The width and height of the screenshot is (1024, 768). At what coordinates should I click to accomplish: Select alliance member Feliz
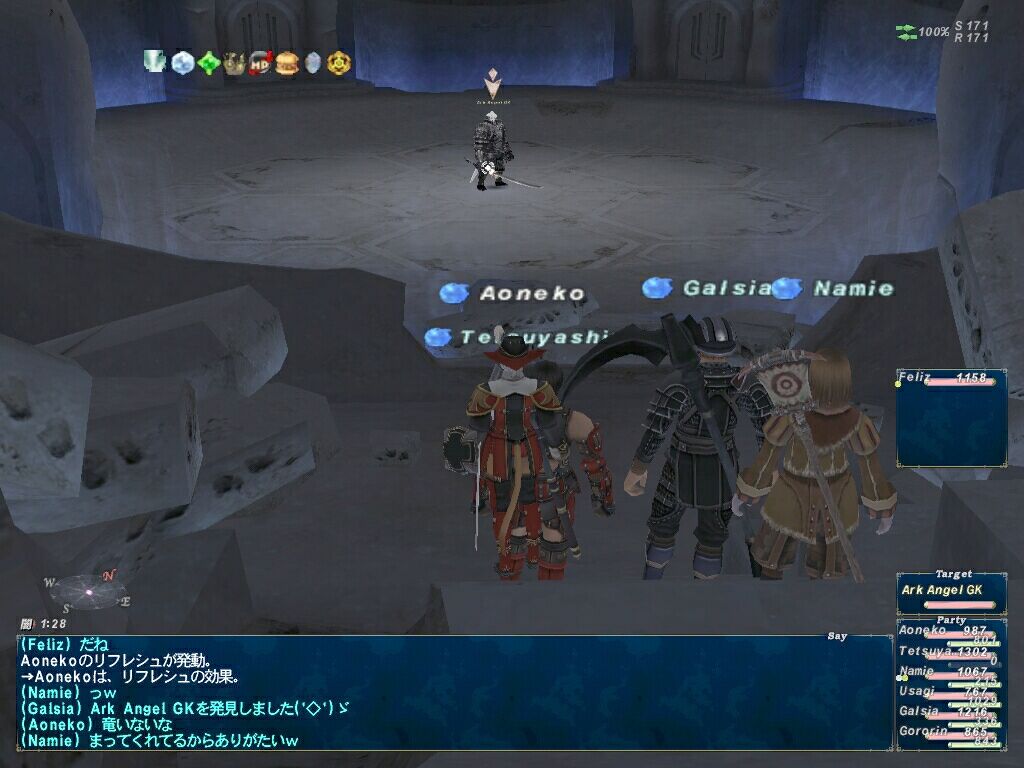coord(948,379)
